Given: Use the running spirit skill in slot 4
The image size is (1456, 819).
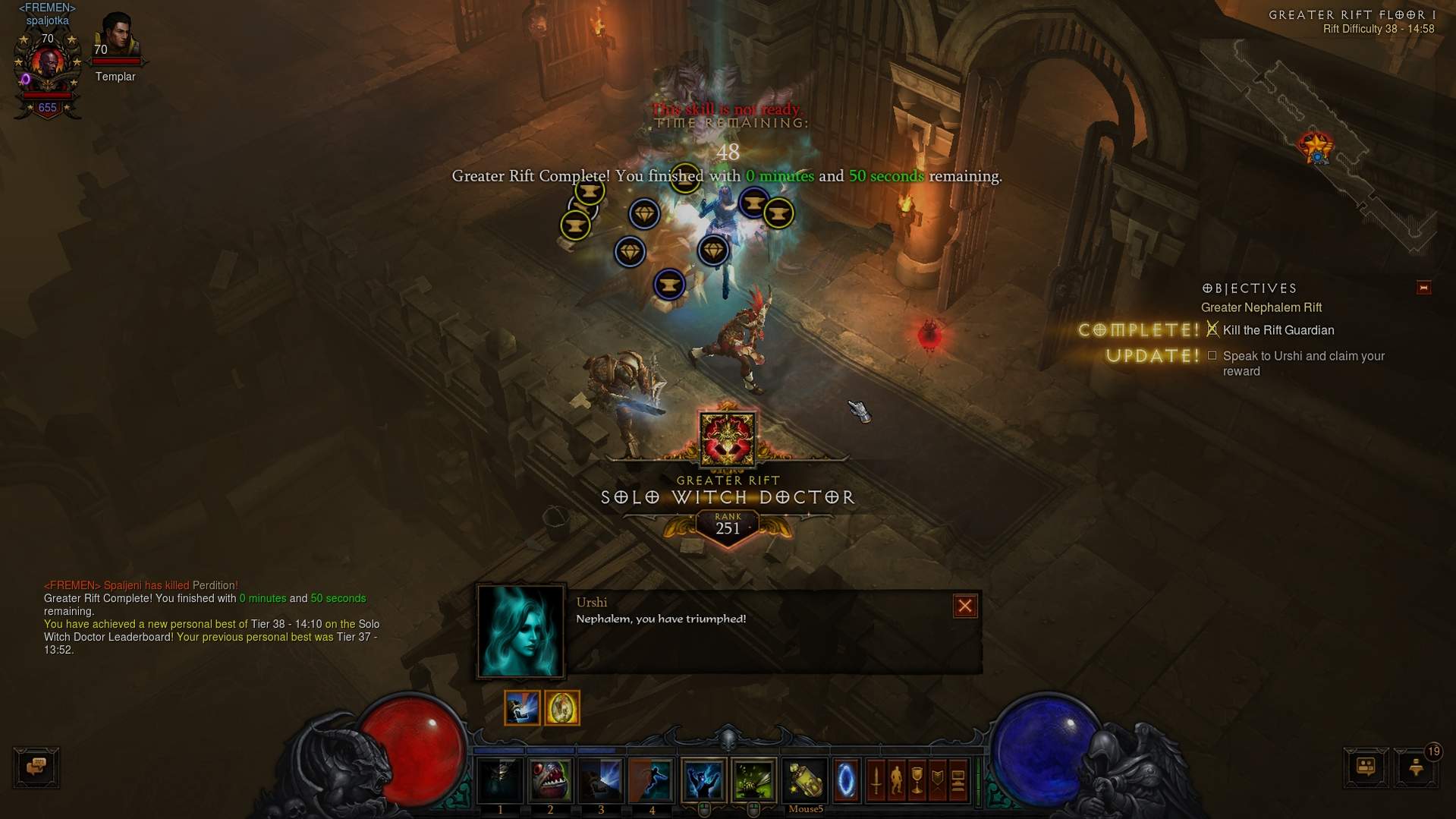Looking at the screenshot, I should pos(652,780).
